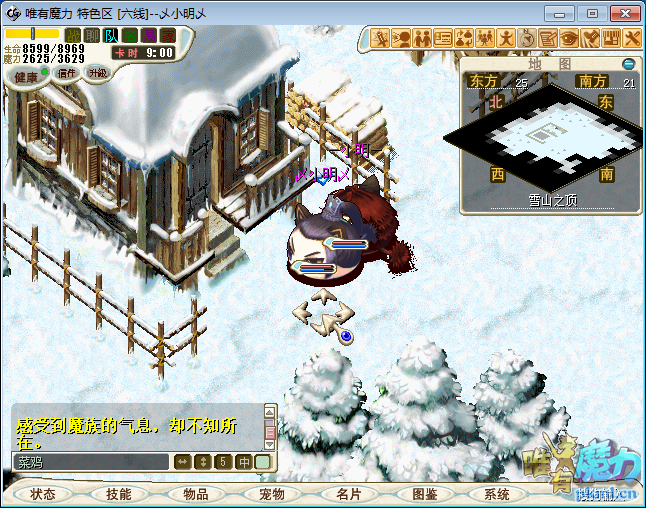Open the 系统 system menu
The width and height of the screenshot is (646, 508).
(x=497, y=494)
